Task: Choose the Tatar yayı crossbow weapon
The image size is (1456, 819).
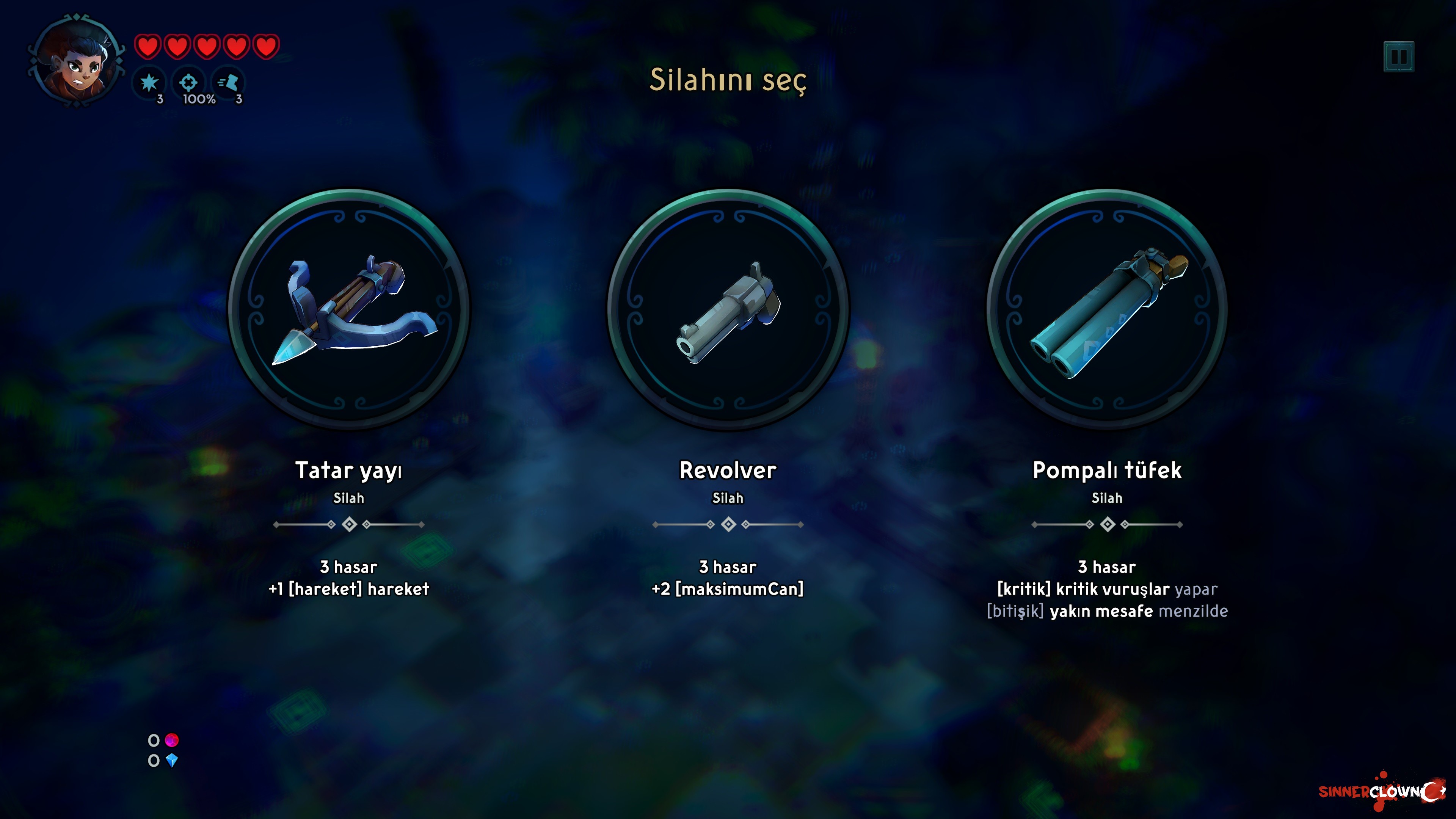Action: click(x=349, y=309)
